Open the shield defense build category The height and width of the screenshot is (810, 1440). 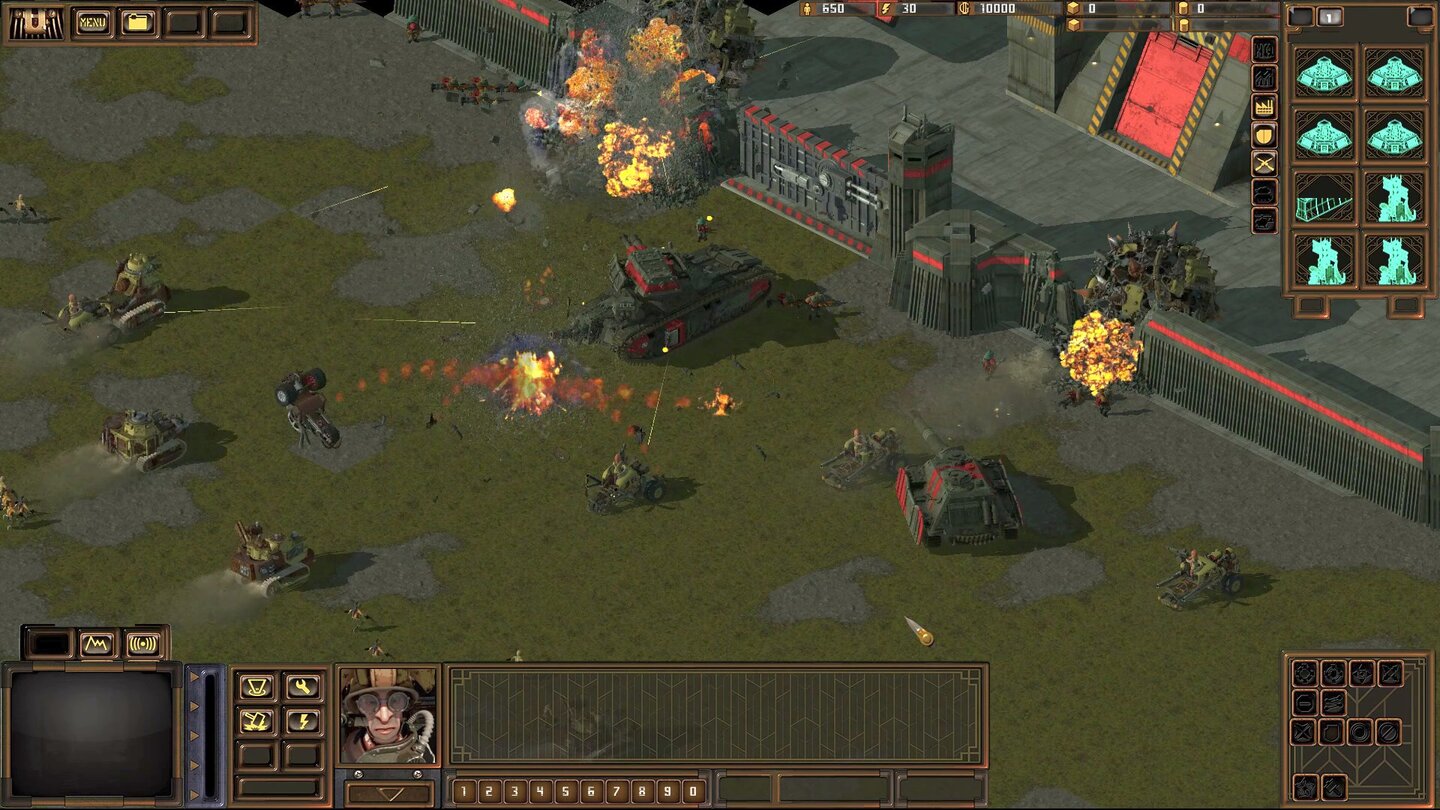[1264, 135]
